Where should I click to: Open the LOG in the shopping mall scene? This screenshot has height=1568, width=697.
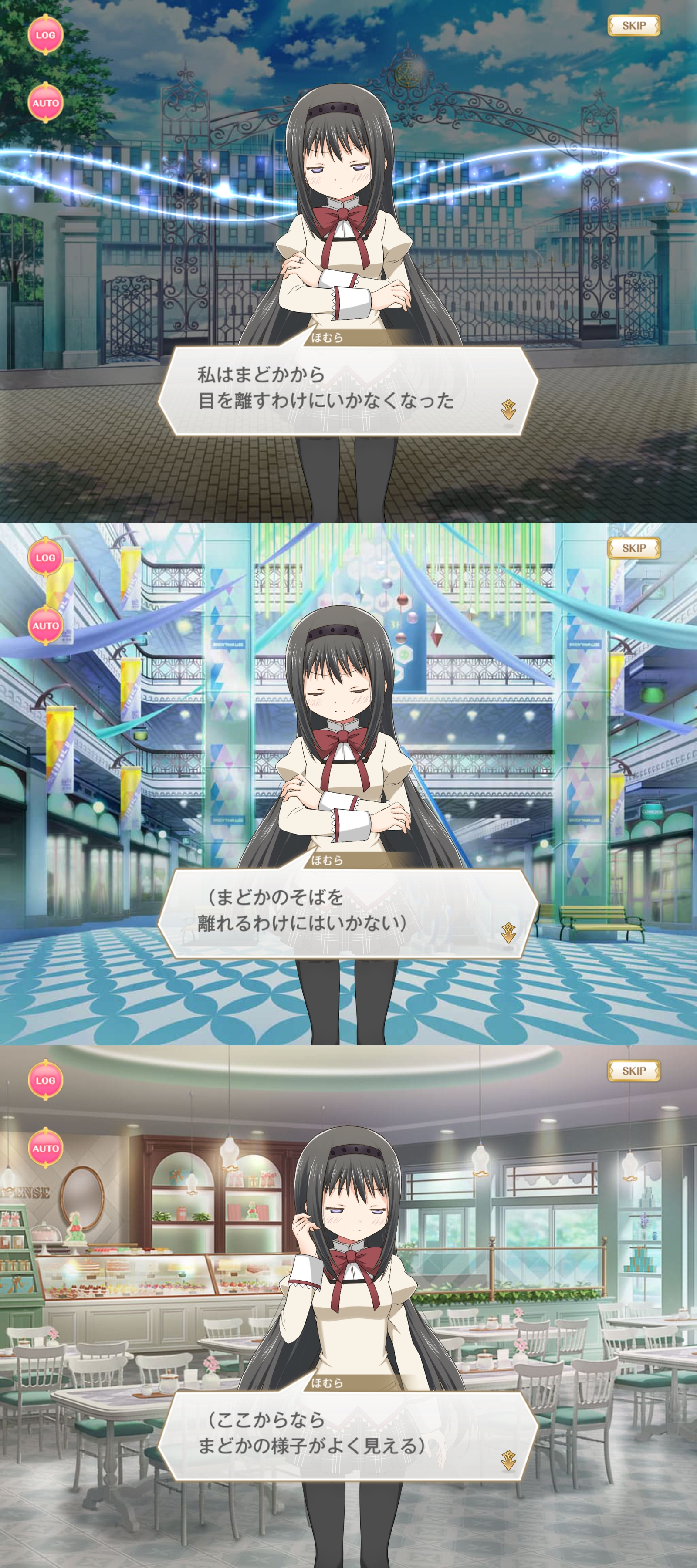[x=45, y=558]
